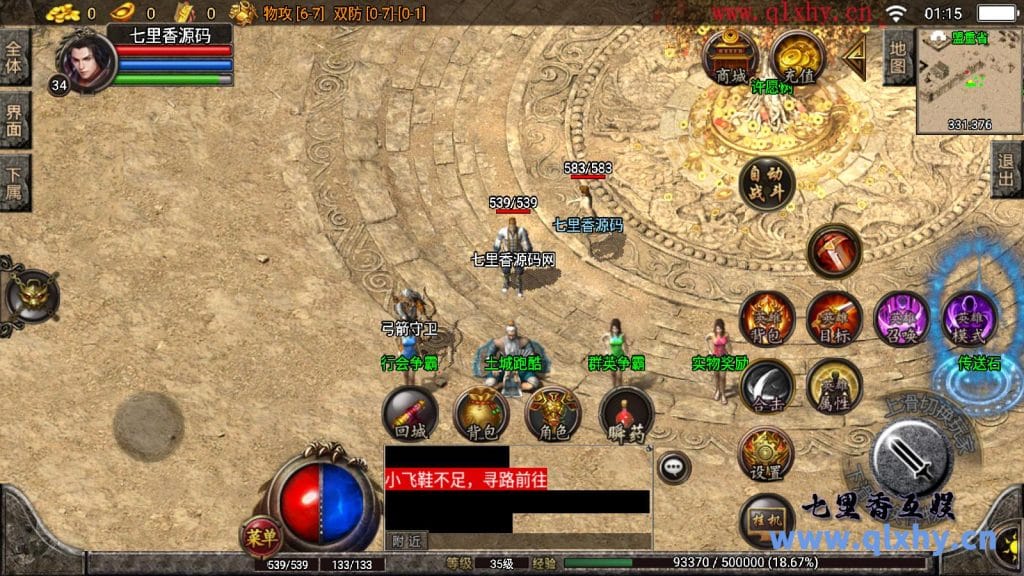Open the 设置 settings
Image resolution: width=1024 pixels, height=576 pixels.
point(766,454)
